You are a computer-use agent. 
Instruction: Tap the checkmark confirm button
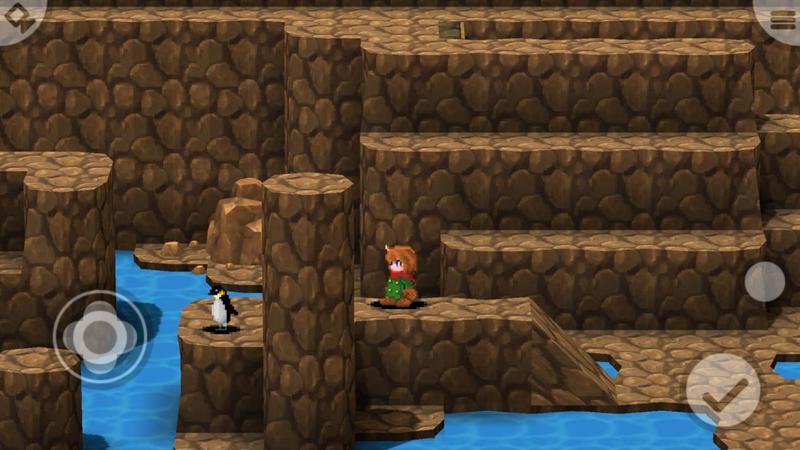click(722, 390)
